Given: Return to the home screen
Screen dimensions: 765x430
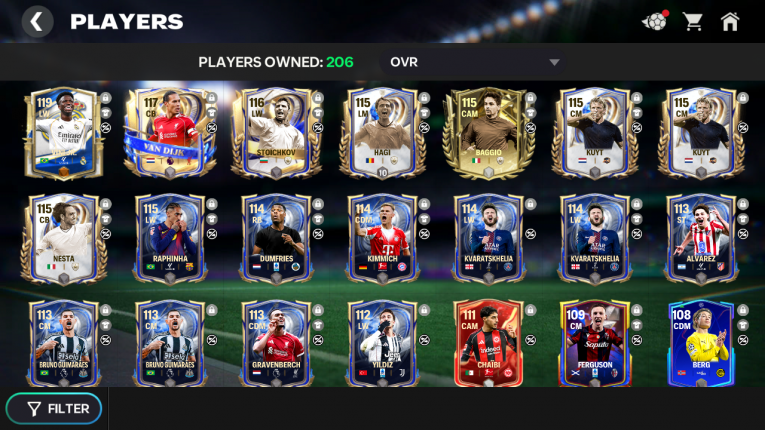Looking at the screenshot, I should point(731,21).
